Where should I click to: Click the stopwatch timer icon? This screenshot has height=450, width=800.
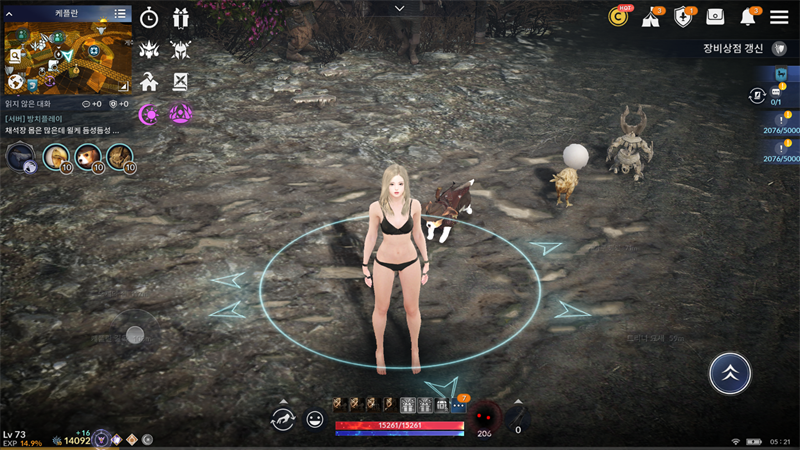tap(149, 18)
